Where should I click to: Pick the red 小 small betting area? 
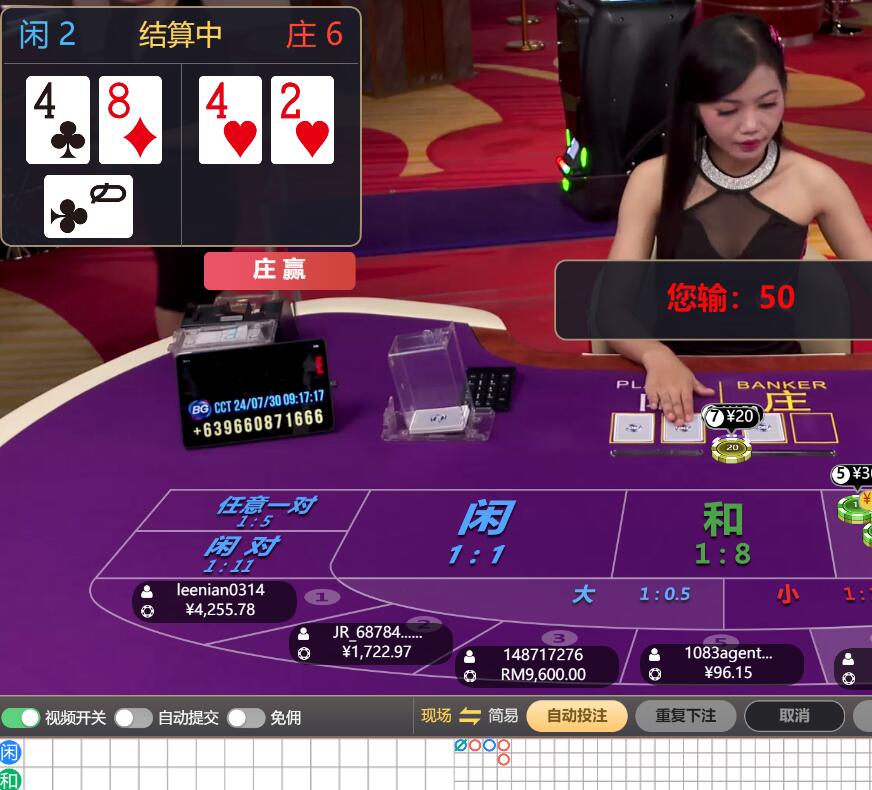click(x=800, y=595)
